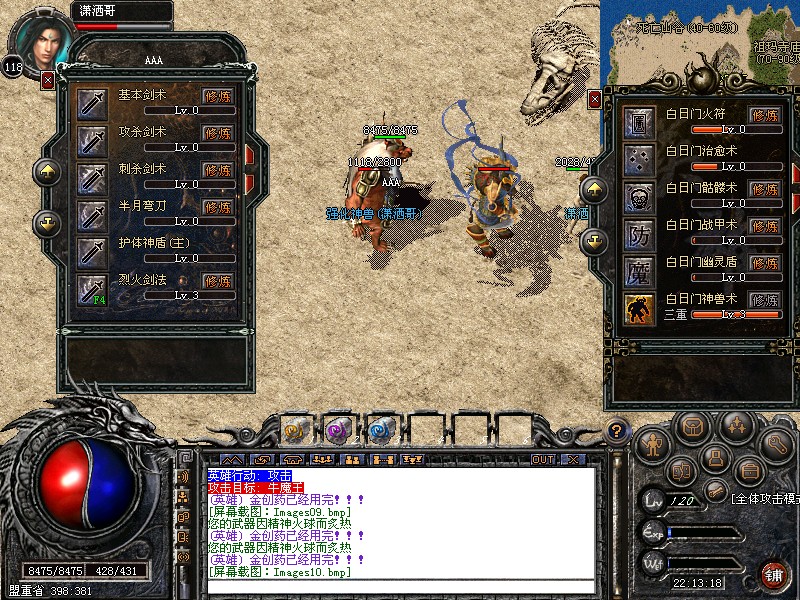Select the 半月弯刀 skill icon
Viewport: 800px width, 600px height.
[93, 214]
